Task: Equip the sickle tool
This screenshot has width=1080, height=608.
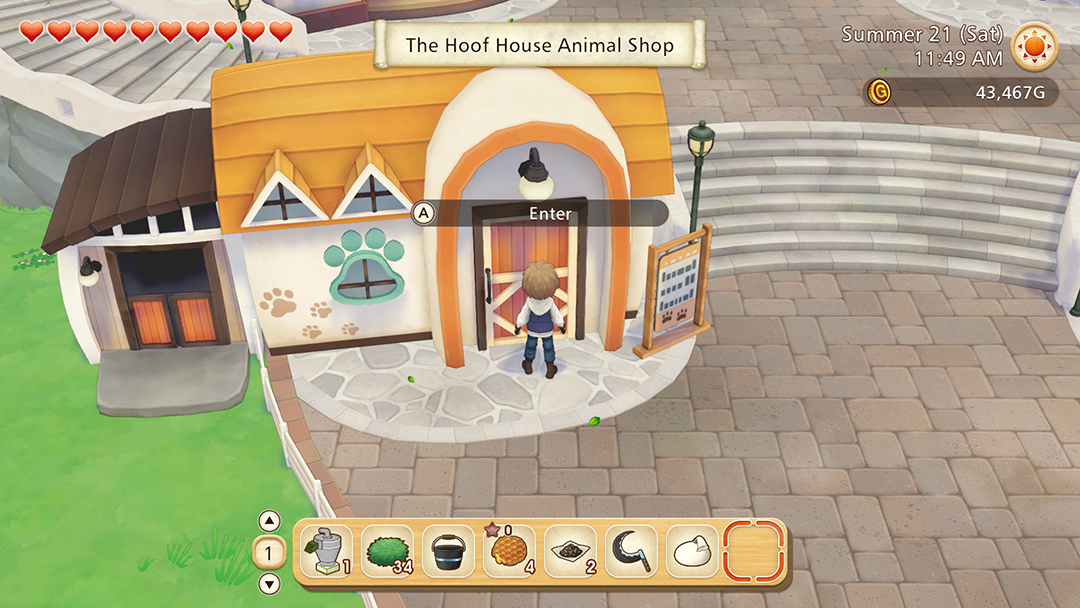Action: tap(631, 551)
